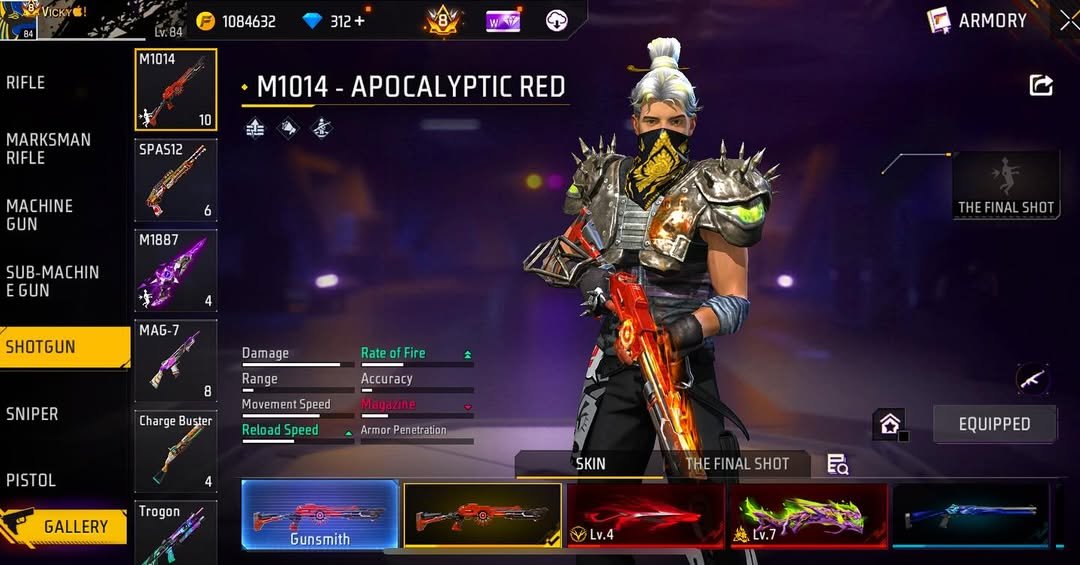1080x565 pixels.
Task: Choose the M1887 weapon tile
Action: point(176,271)
